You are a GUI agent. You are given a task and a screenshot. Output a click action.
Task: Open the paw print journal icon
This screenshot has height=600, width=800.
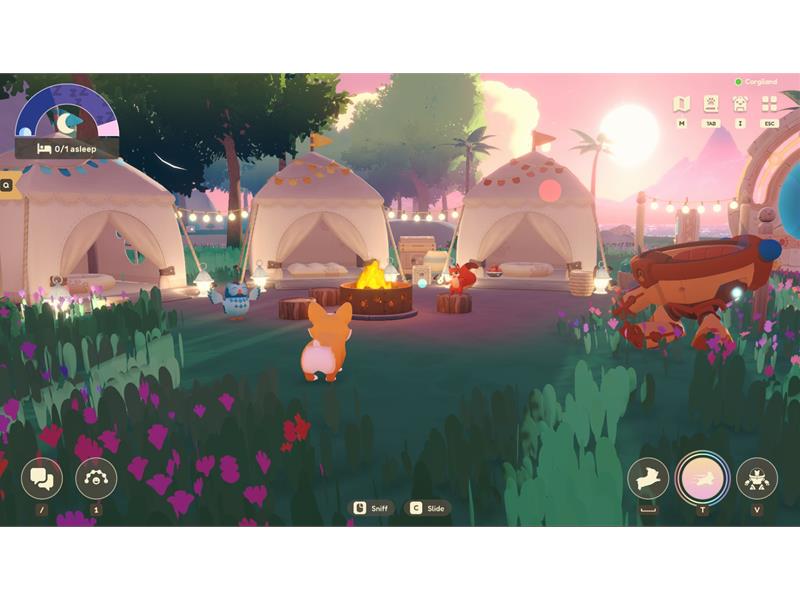[711, 103]
